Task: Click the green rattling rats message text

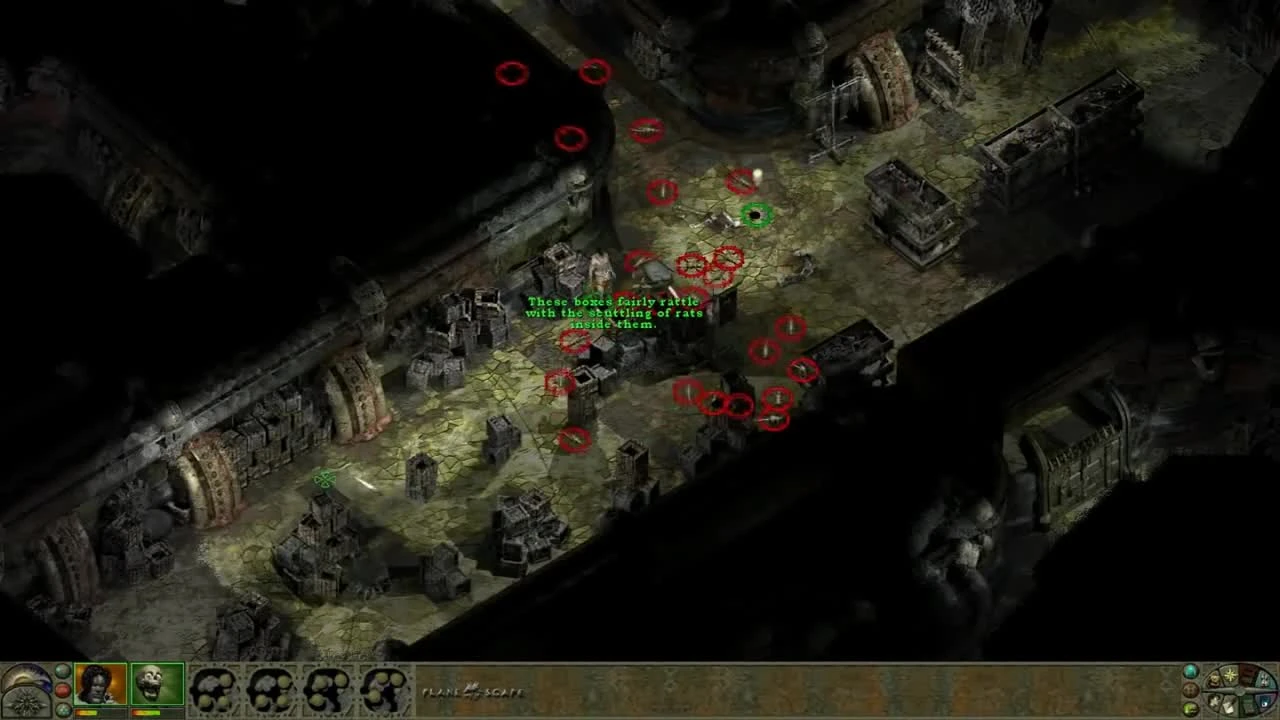Action: pos(615,312)
